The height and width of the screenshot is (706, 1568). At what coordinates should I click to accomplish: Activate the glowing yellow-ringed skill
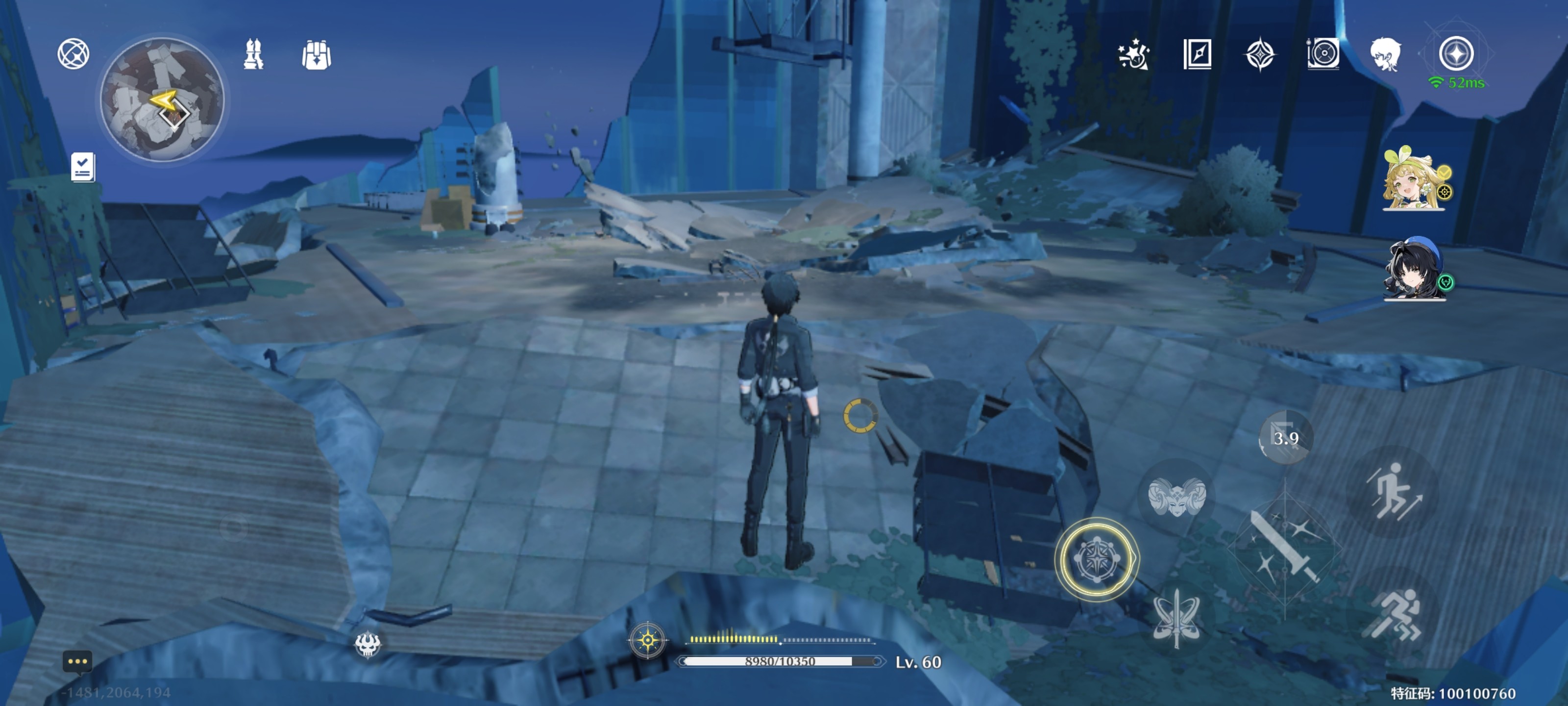tap(1096, 559)
